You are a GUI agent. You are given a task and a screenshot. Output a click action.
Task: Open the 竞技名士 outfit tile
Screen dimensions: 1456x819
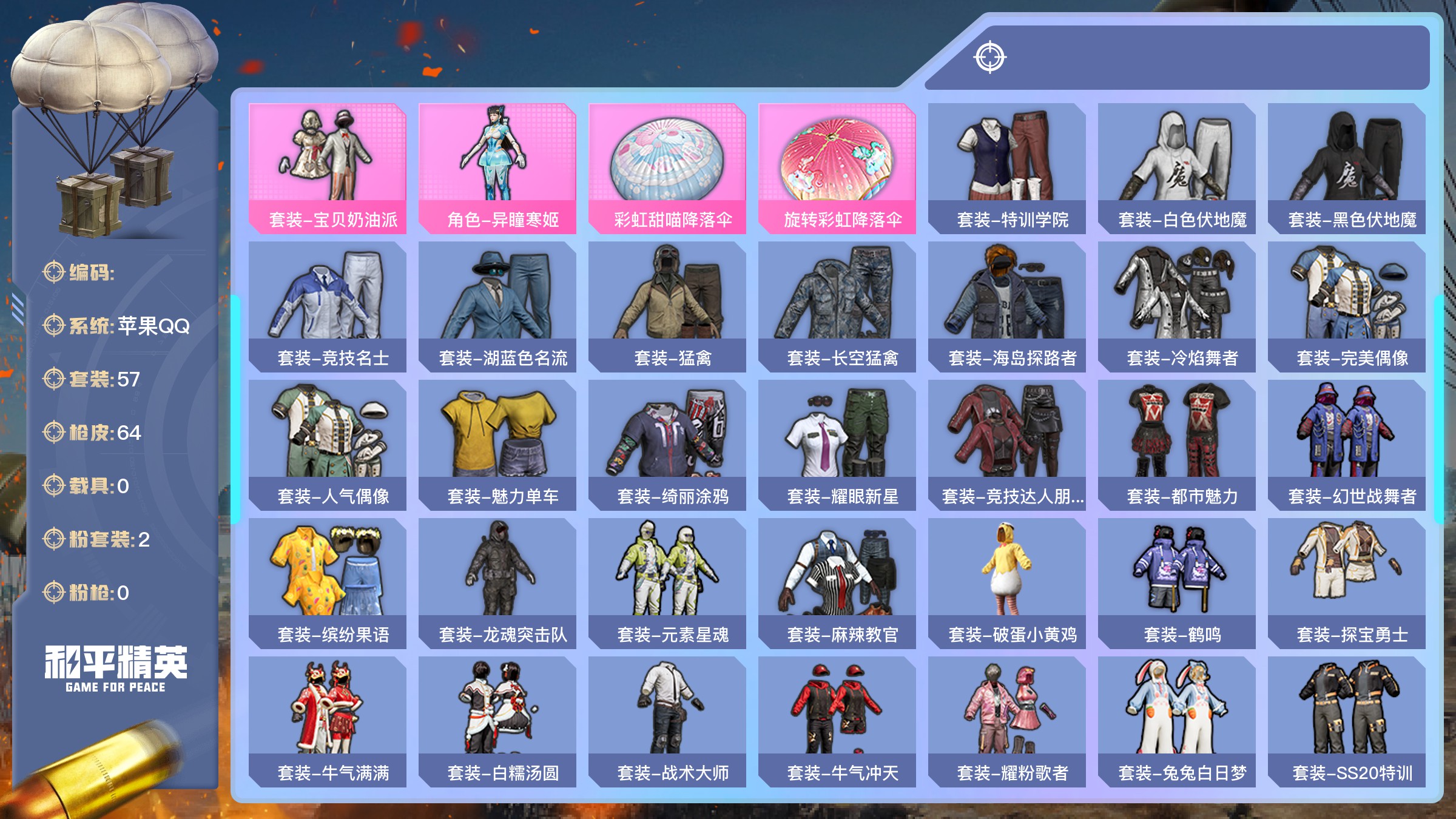tap(328, 306)
